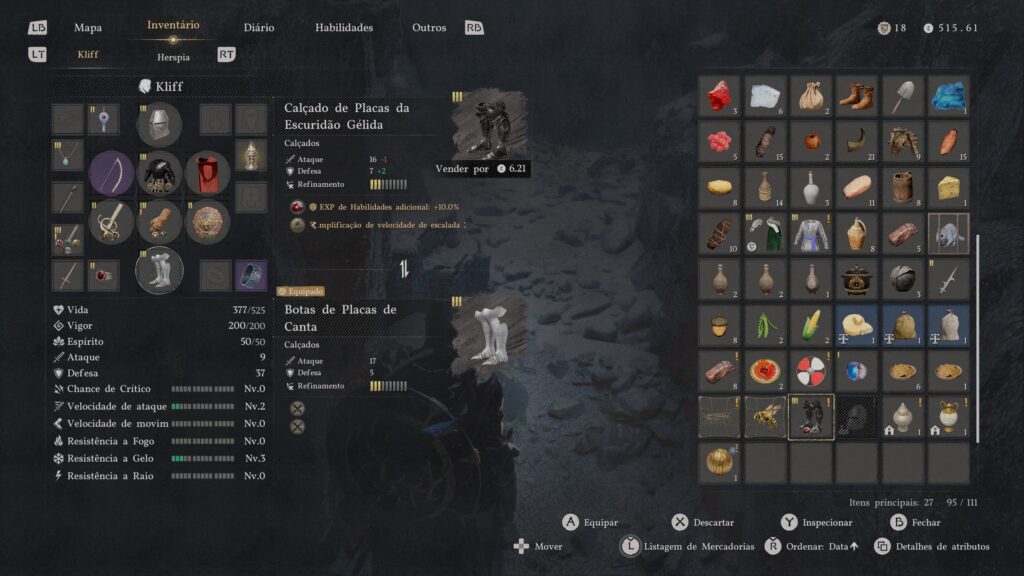
Task: Pick the leather boots in inventory
Action: click(x=857, y=96)
